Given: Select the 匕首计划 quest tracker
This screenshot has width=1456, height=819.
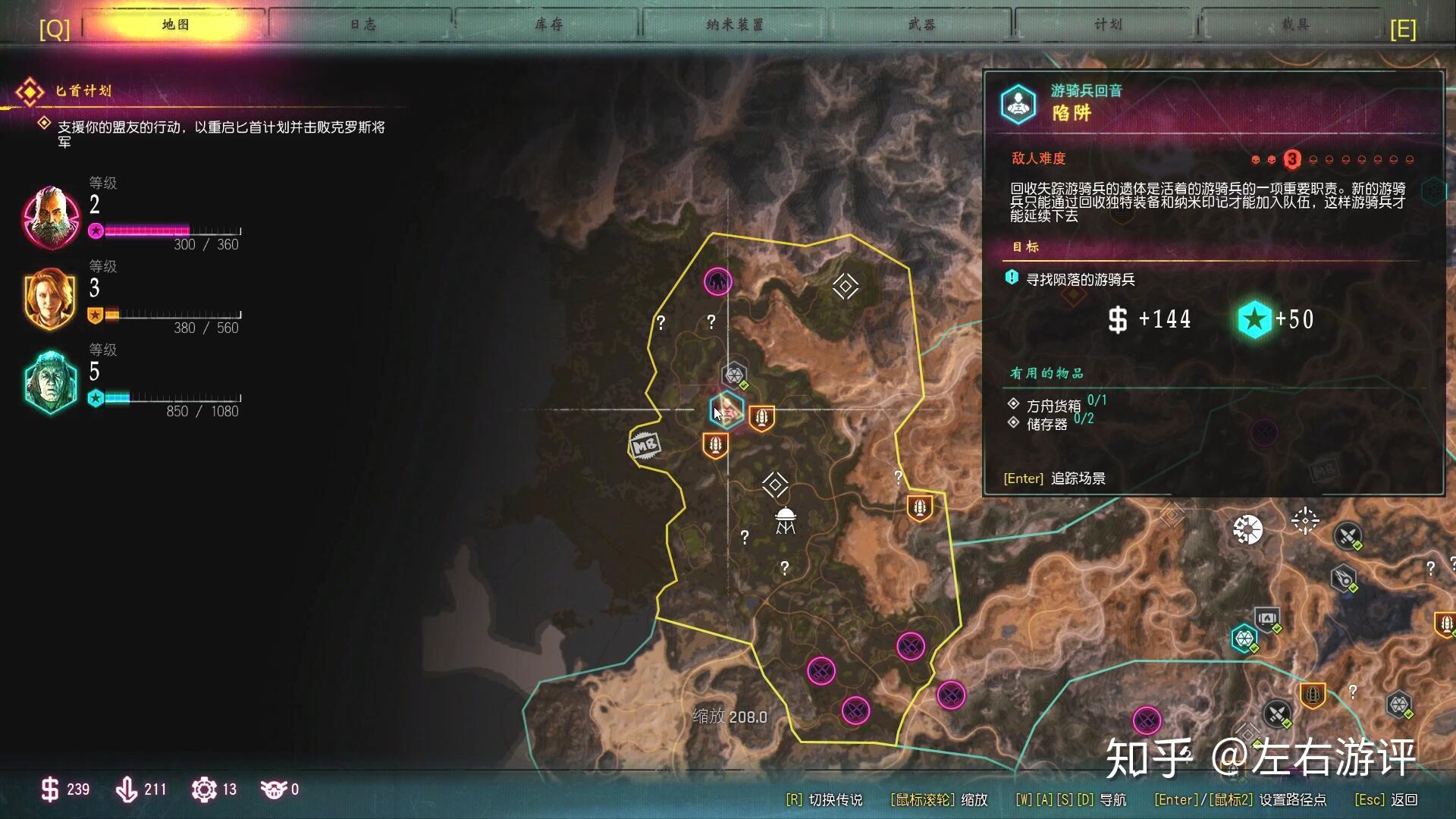Looking at the screenshot, I should pos(83,91).
